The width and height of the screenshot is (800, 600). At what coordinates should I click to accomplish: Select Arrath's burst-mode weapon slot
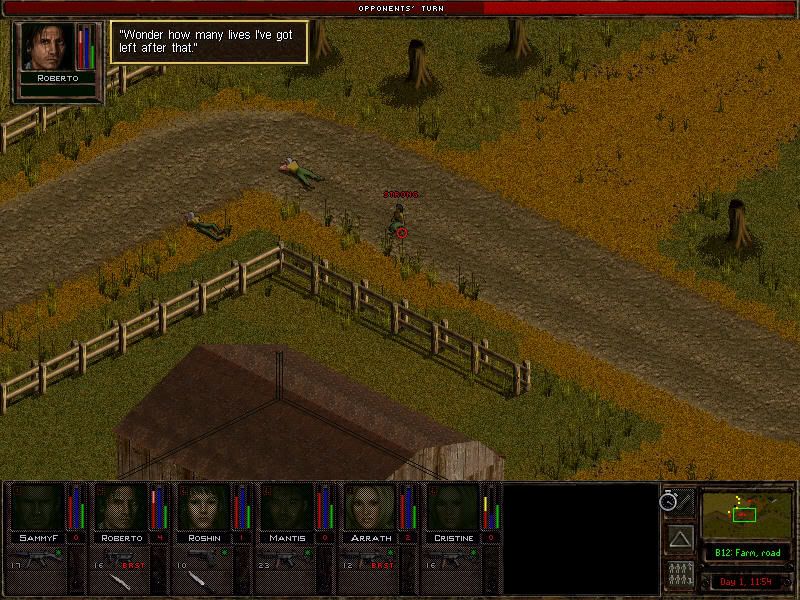[x=369, y=555]
